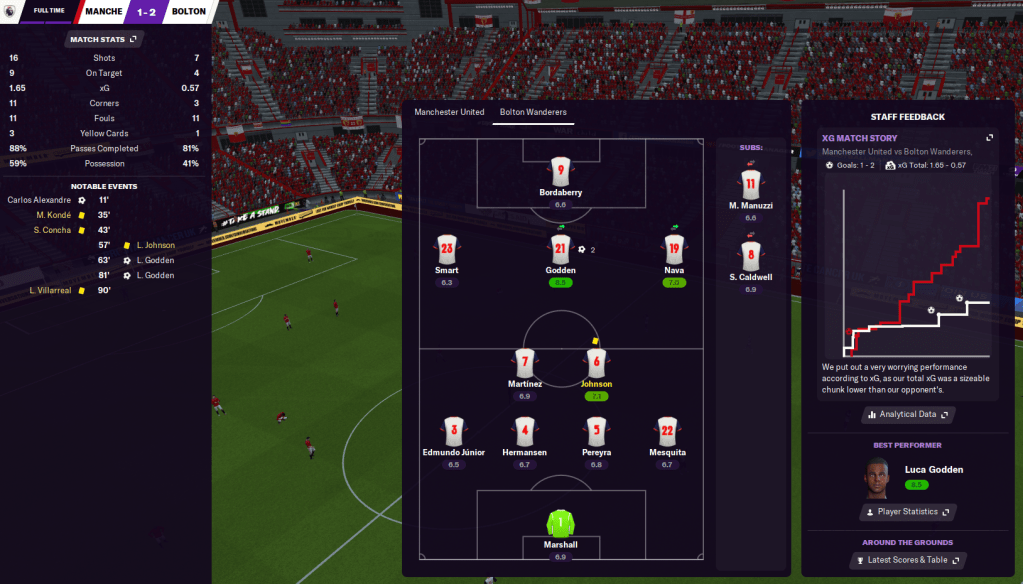Select striker Bordaberry's shirt

pos(560,171)
